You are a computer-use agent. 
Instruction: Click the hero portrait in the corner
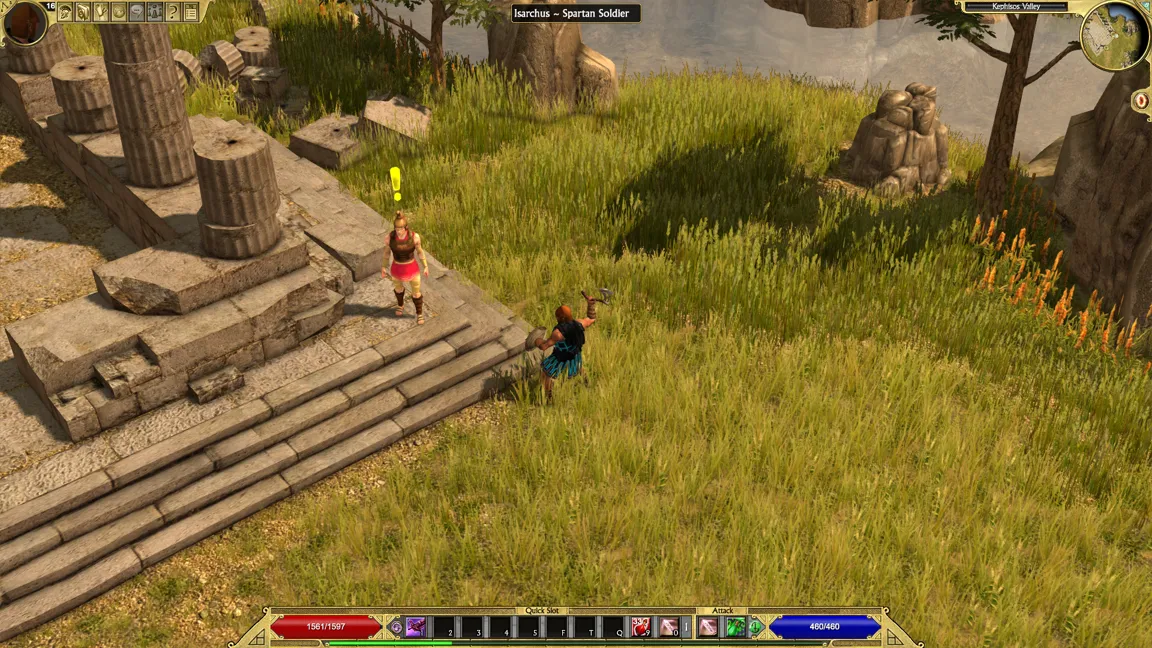tap(25, 22)
